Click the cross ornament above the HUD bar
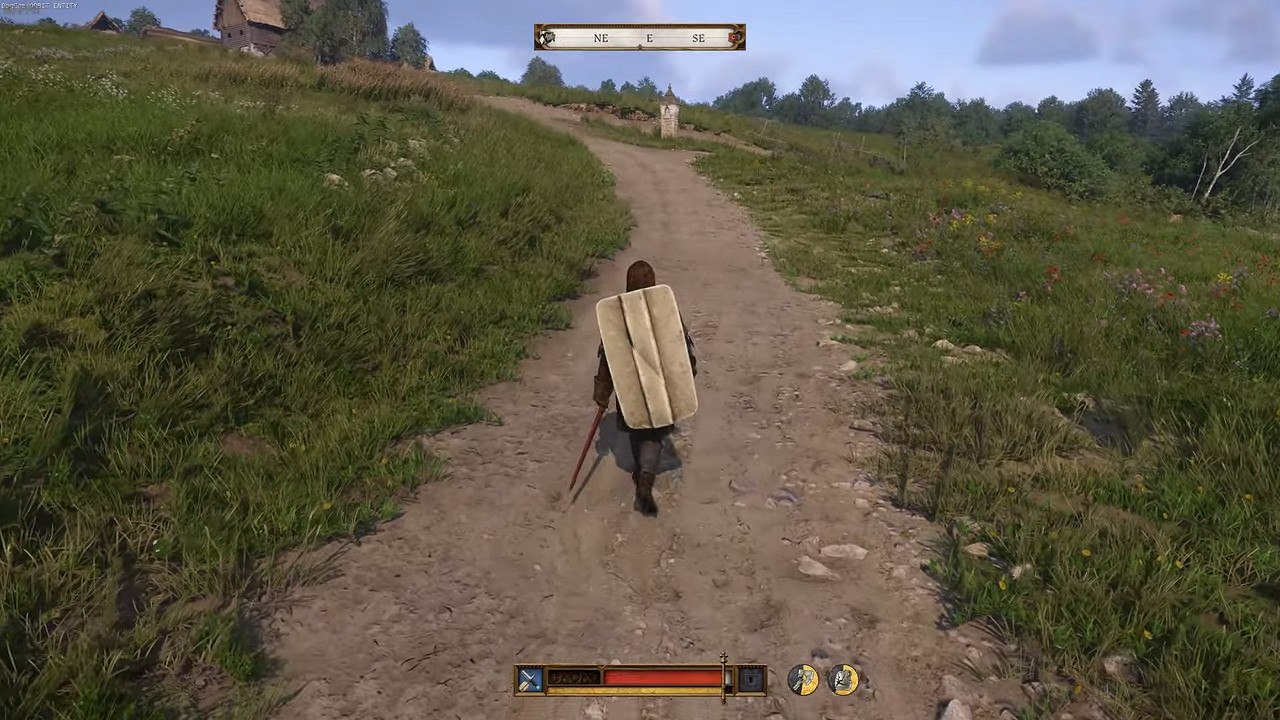The width and height of the screenshot is (1280, 720). 723,656
